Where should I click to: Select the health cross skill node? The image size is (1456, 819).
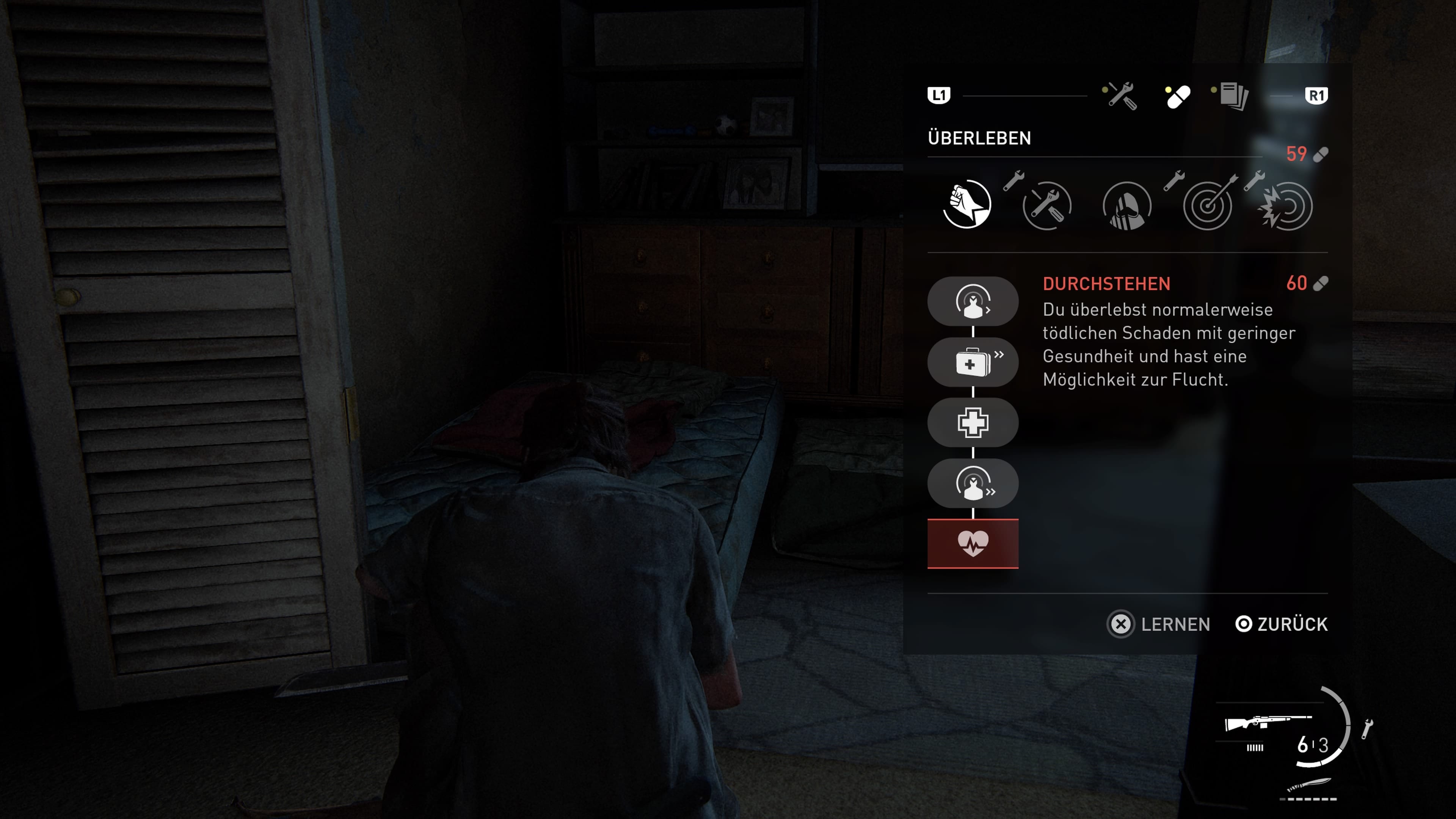(x=973, y=423)
